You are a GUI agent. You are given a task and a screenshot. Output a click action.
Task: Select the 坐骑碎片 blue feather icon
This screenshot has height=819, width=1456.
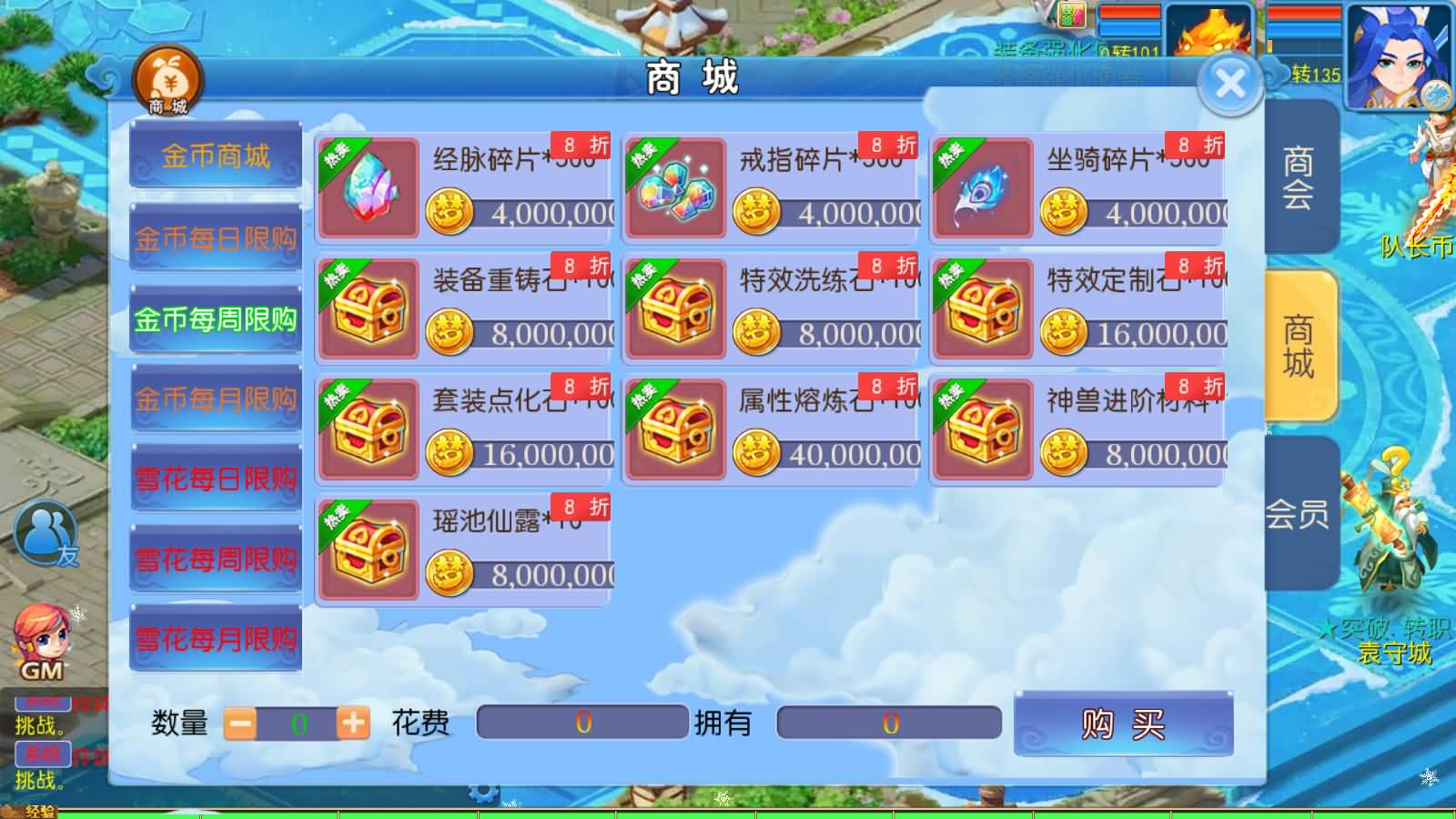[x=983, y=188]
